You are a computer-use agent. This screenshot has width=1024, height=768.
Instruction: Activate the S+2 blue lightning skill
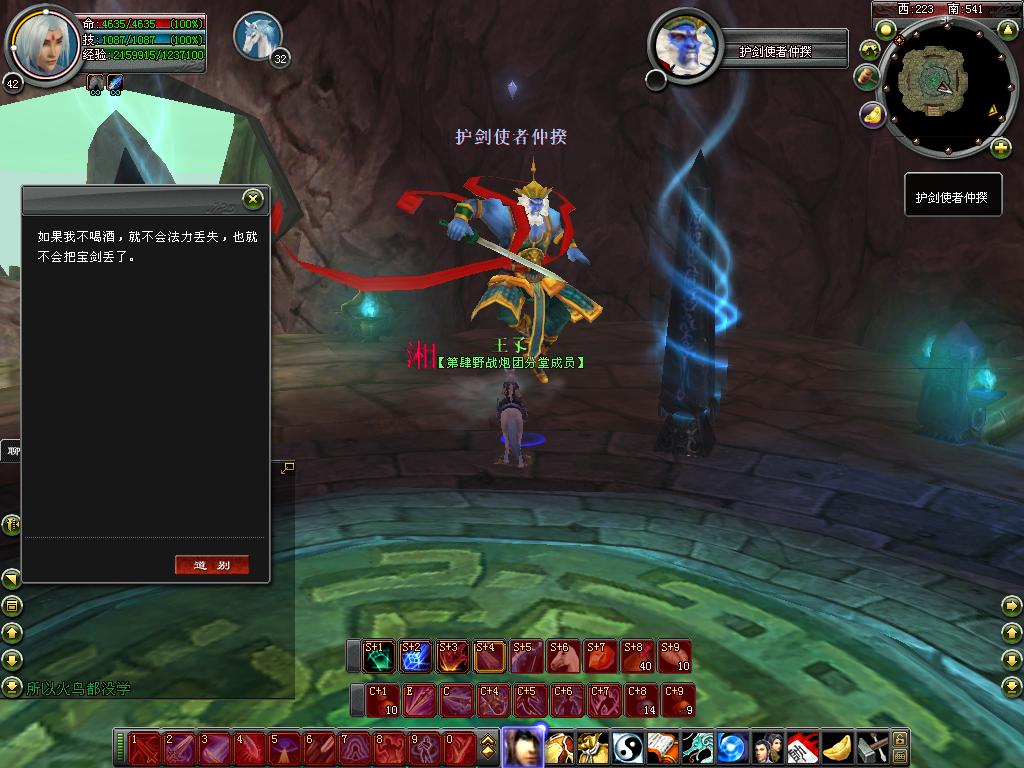click(416, 657)
